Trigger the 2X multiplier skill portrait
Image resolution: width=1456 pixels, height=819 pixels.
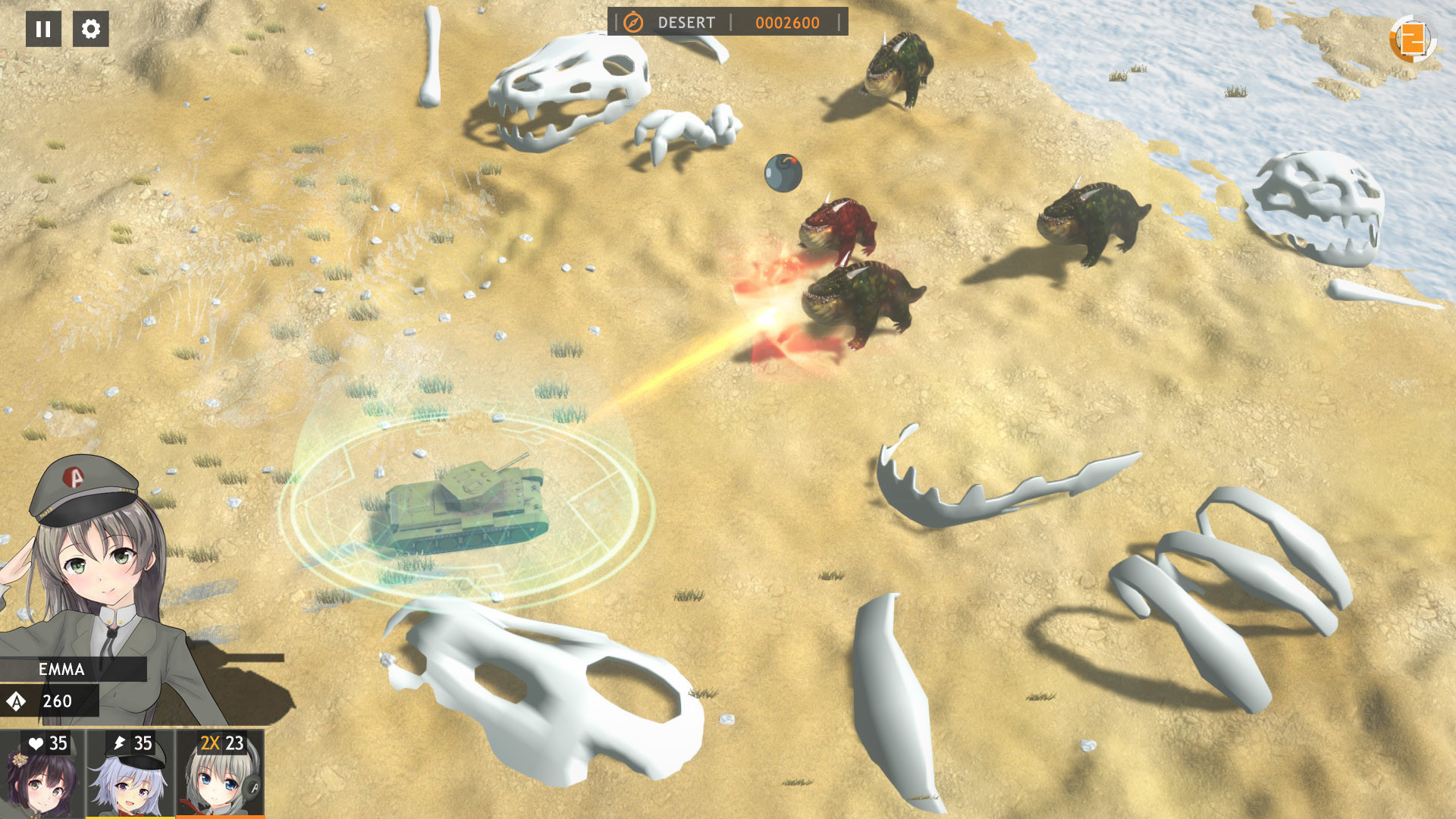221,773
